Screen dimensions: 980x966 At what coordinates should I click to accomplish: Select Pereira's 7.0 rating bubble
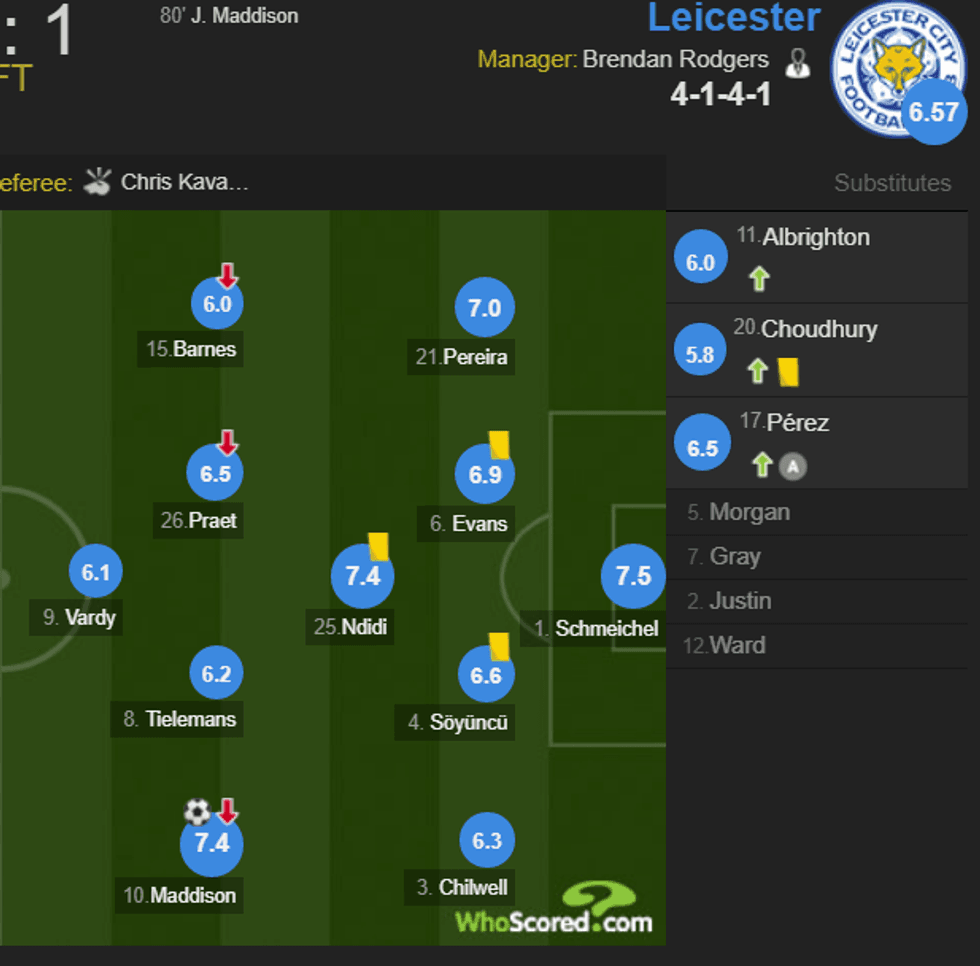(485, 310)
